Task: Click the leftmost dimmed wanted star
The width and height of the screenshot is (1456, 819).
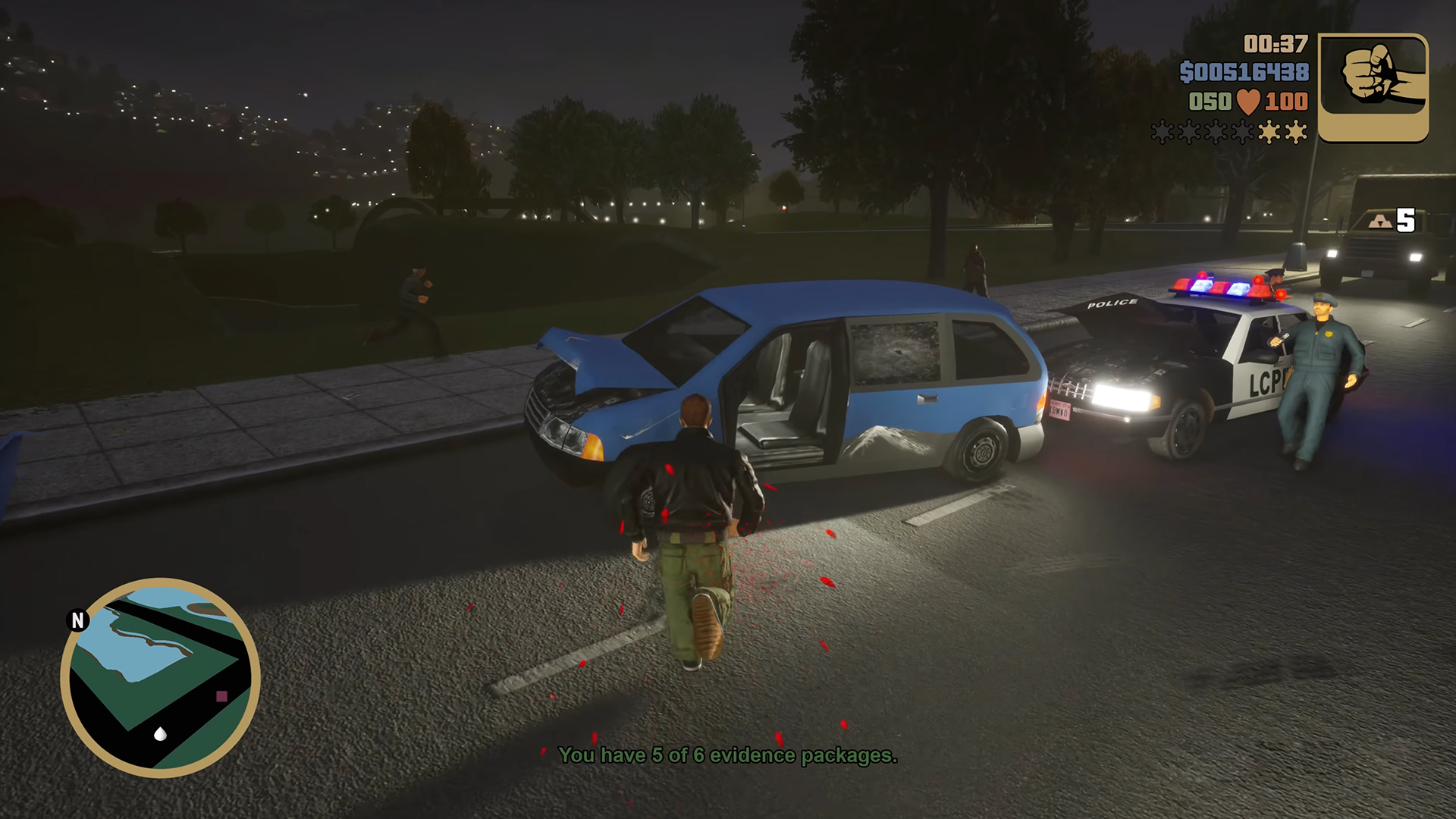Action: [x=1163, y=133]
